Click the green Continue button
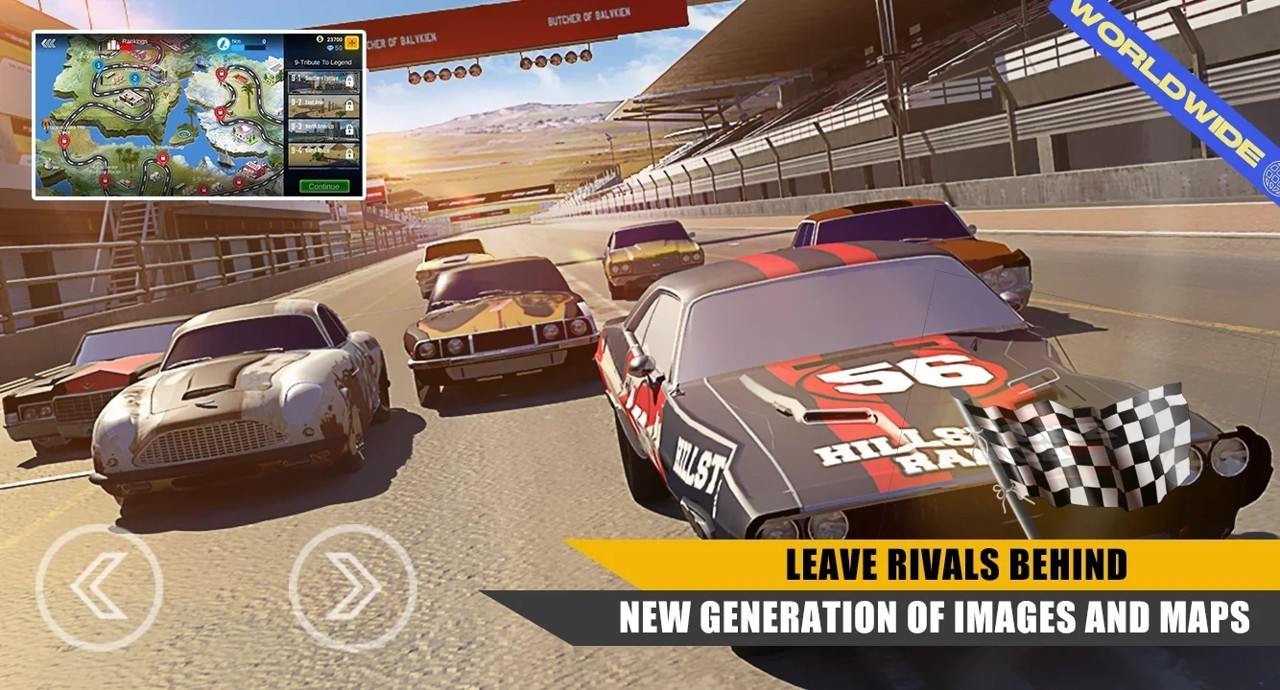The width and height of the screenshot is (1280, 690). click(x=324, y=186)
